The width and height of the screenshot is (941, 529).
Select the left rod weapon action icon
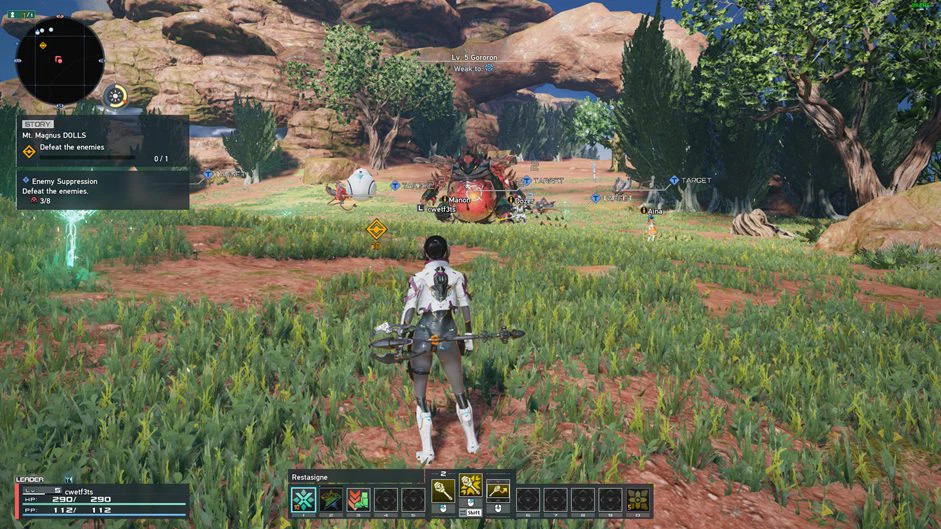(x=443, y=490)
